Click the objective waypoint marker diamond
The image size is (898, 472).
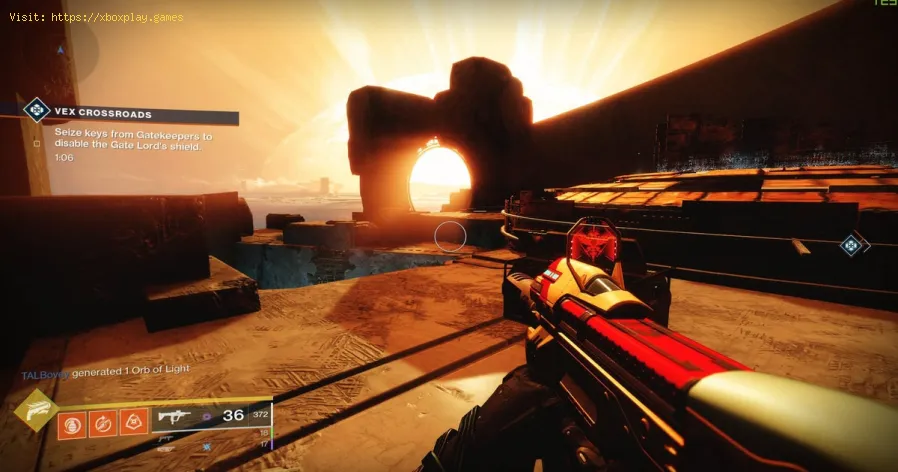[852, 243]
